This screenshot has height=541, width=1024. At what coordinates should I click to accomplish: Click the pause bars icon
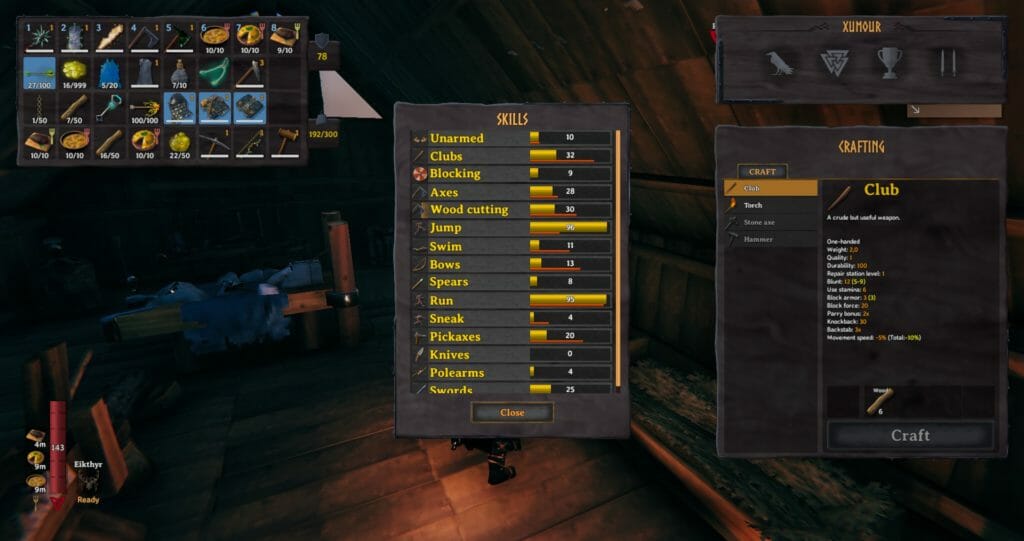(x=944, y=64)
